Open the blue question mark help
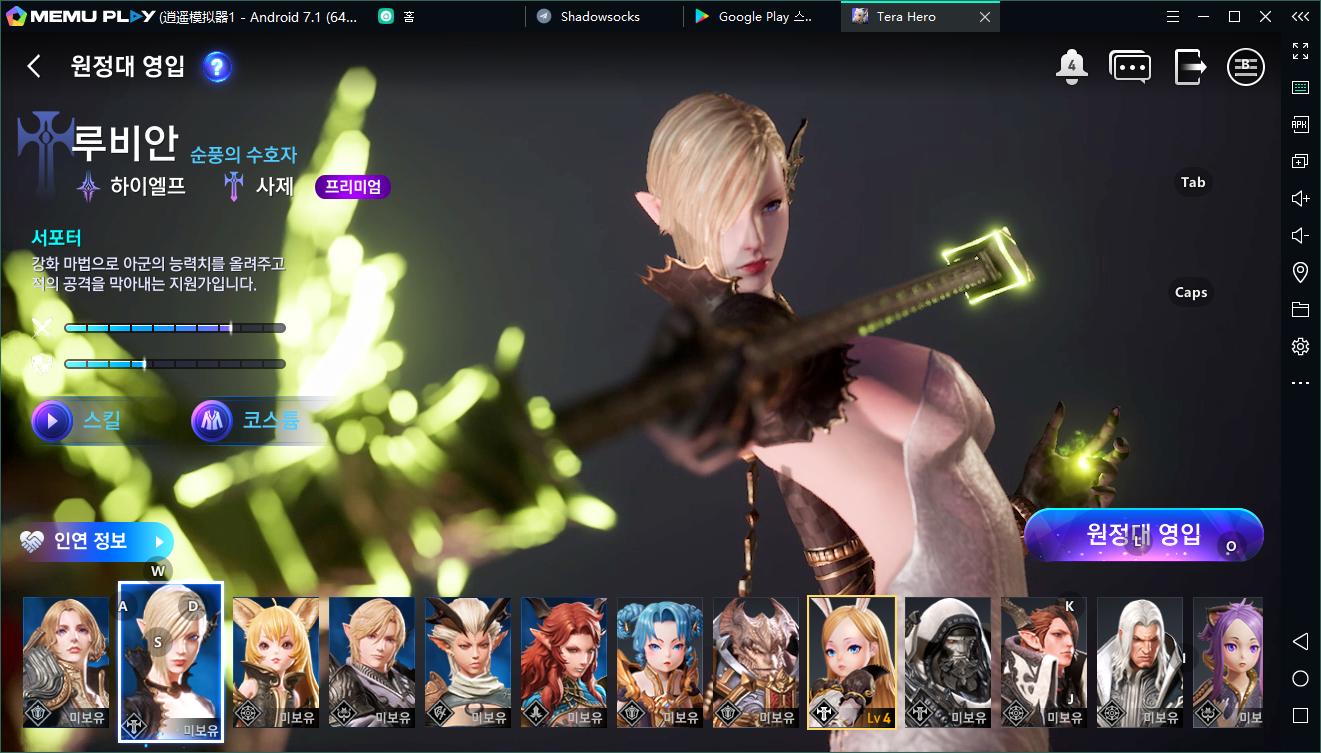Viewport: 1321px width, 753px height. tap(217, 67)
